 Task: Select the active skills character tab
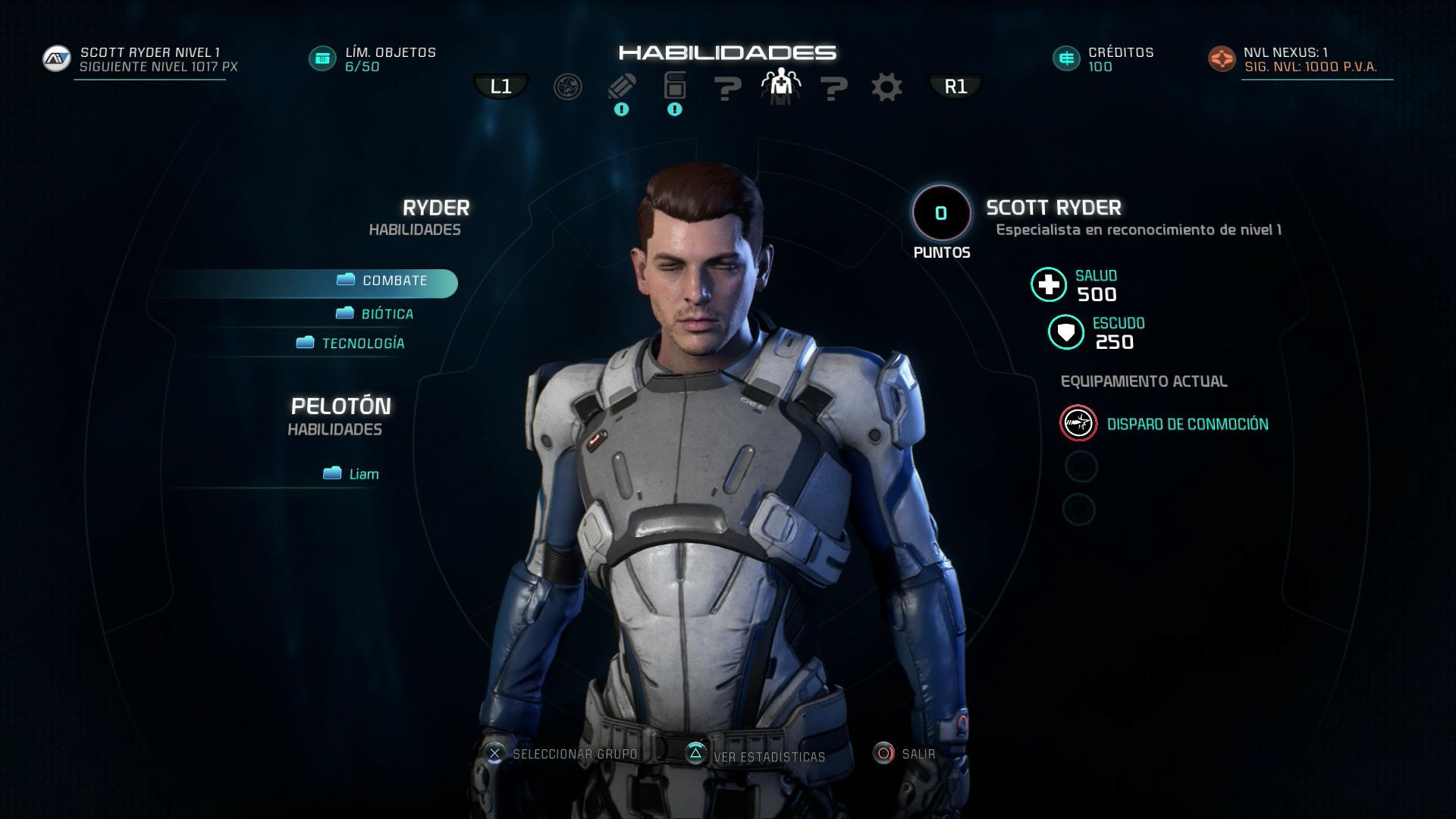click(x=780, y=86)
